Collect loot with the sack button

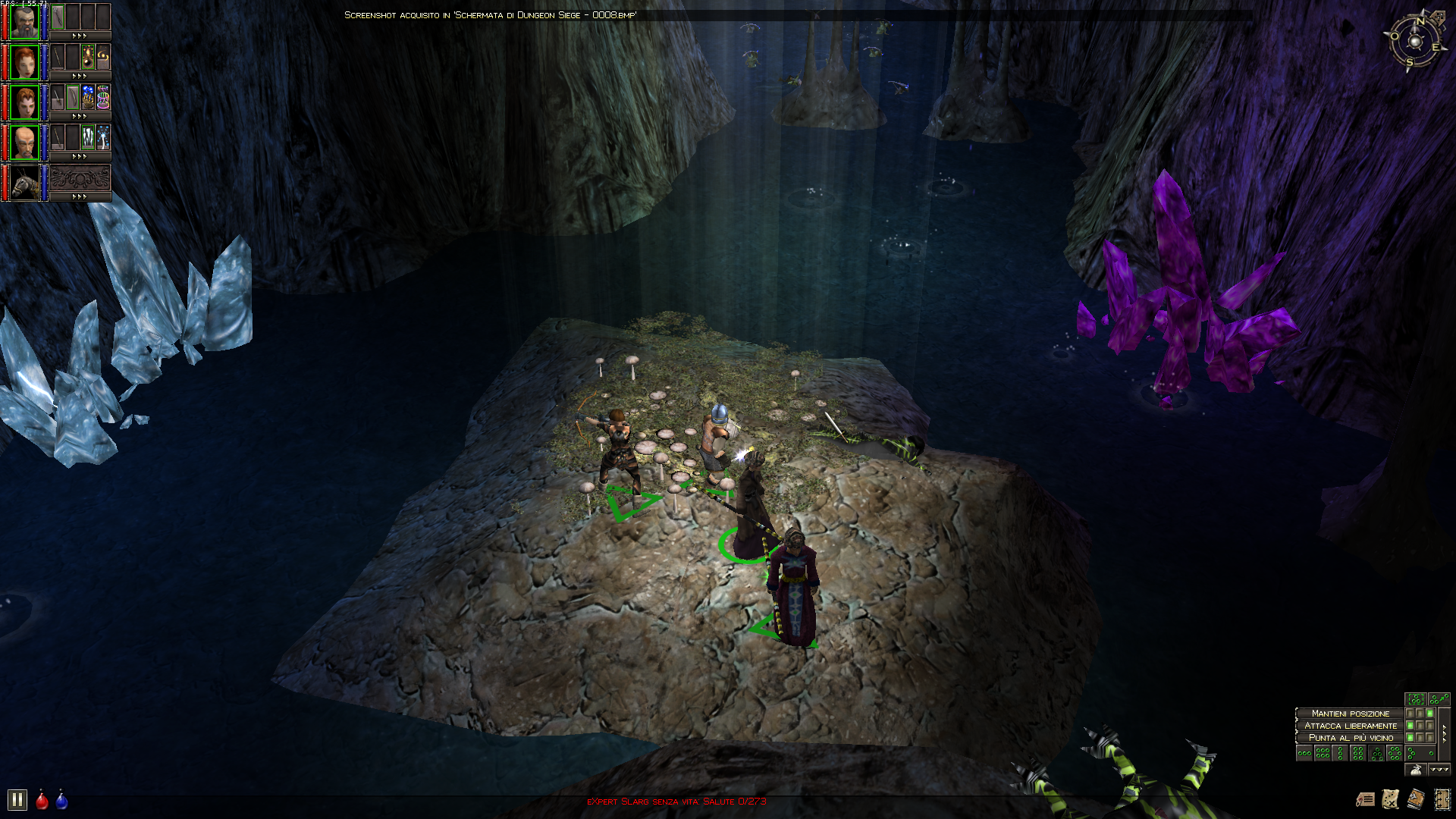pyautogui.click(x=1415, y=770)
